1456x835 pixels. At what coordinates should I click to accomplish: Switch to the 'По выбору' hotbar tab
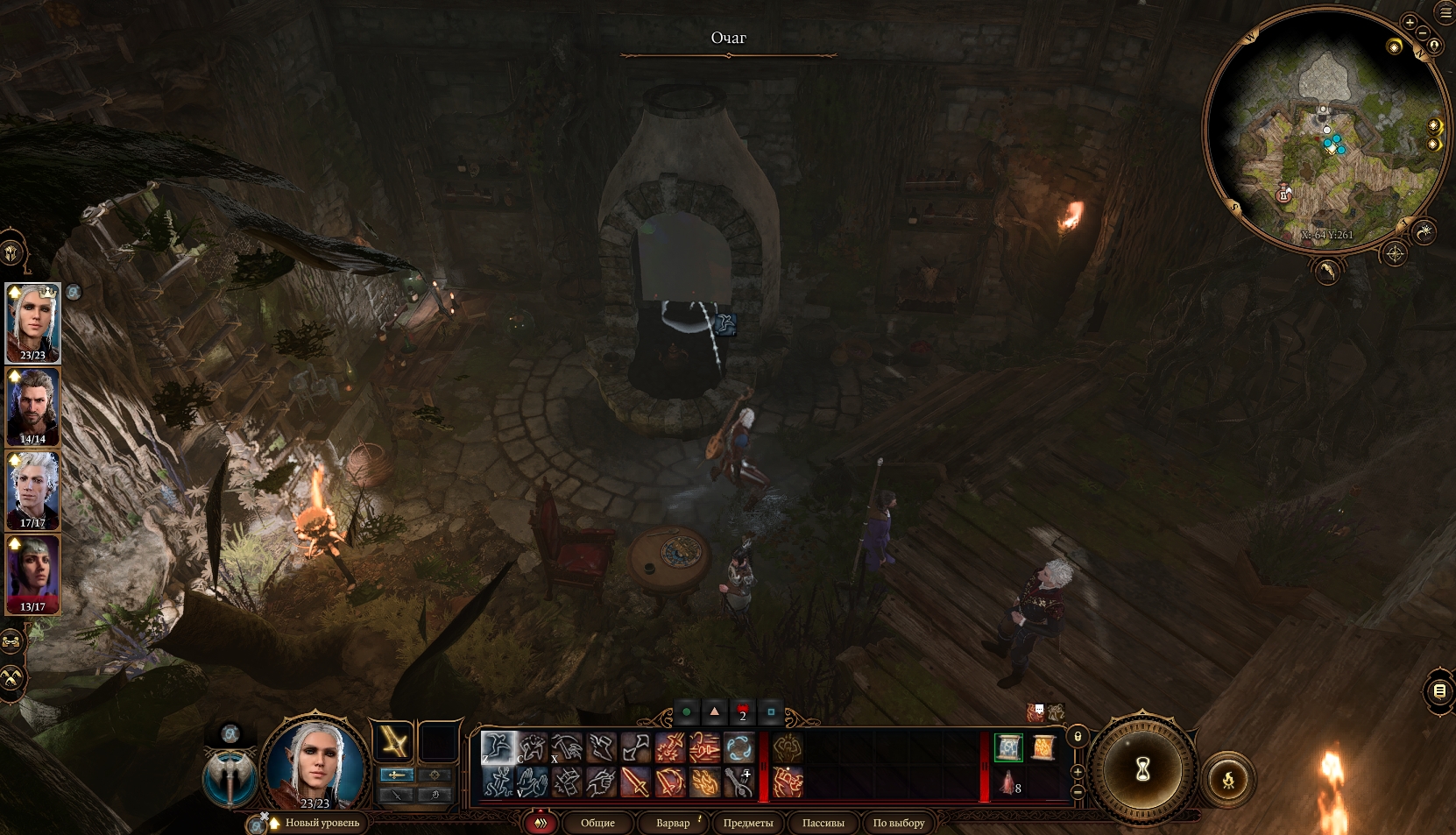tap(898, 823)
